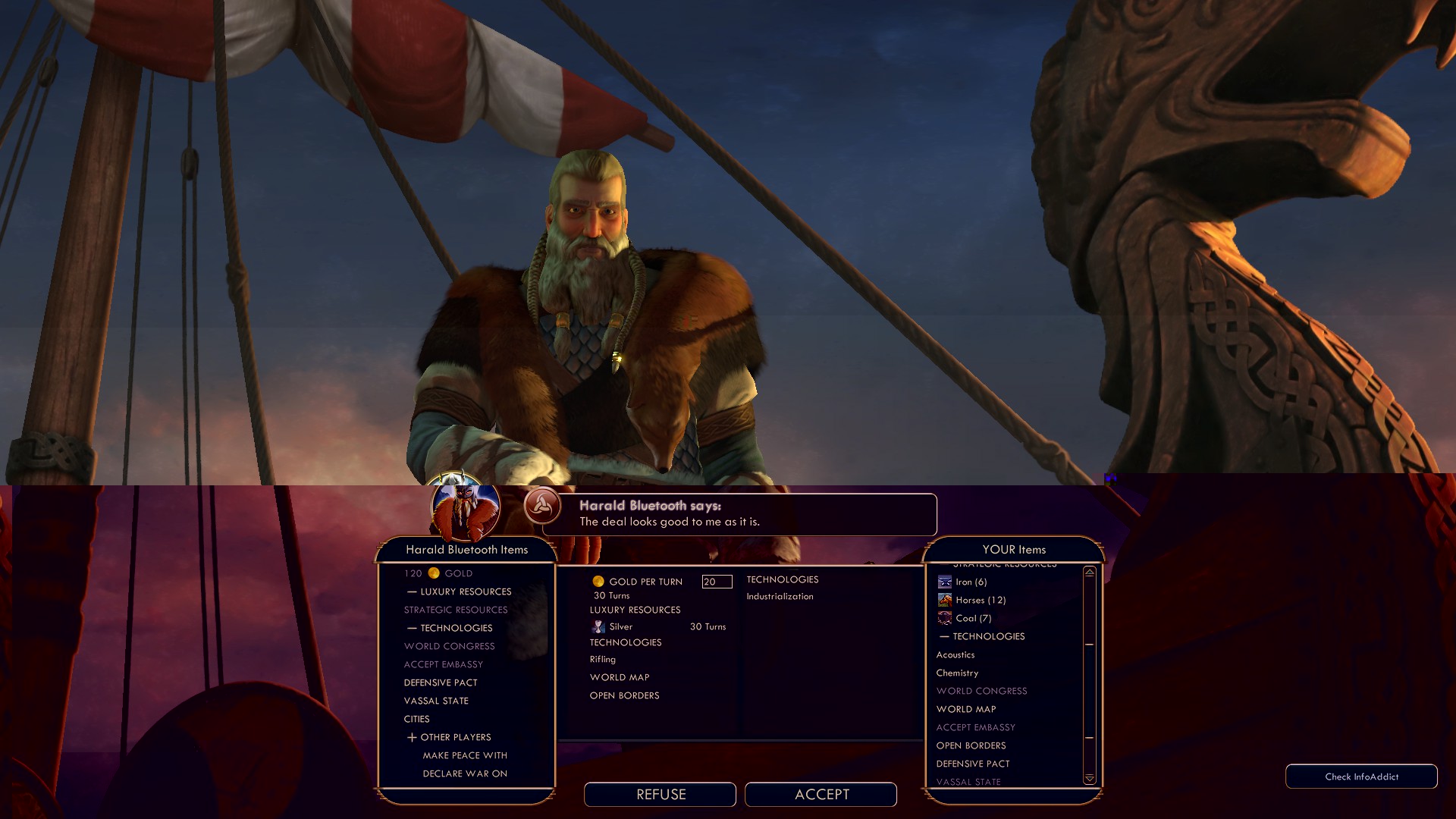Refuse the trade deal
This screenshot has width=1456, height=819.
[x=660, y=794]
